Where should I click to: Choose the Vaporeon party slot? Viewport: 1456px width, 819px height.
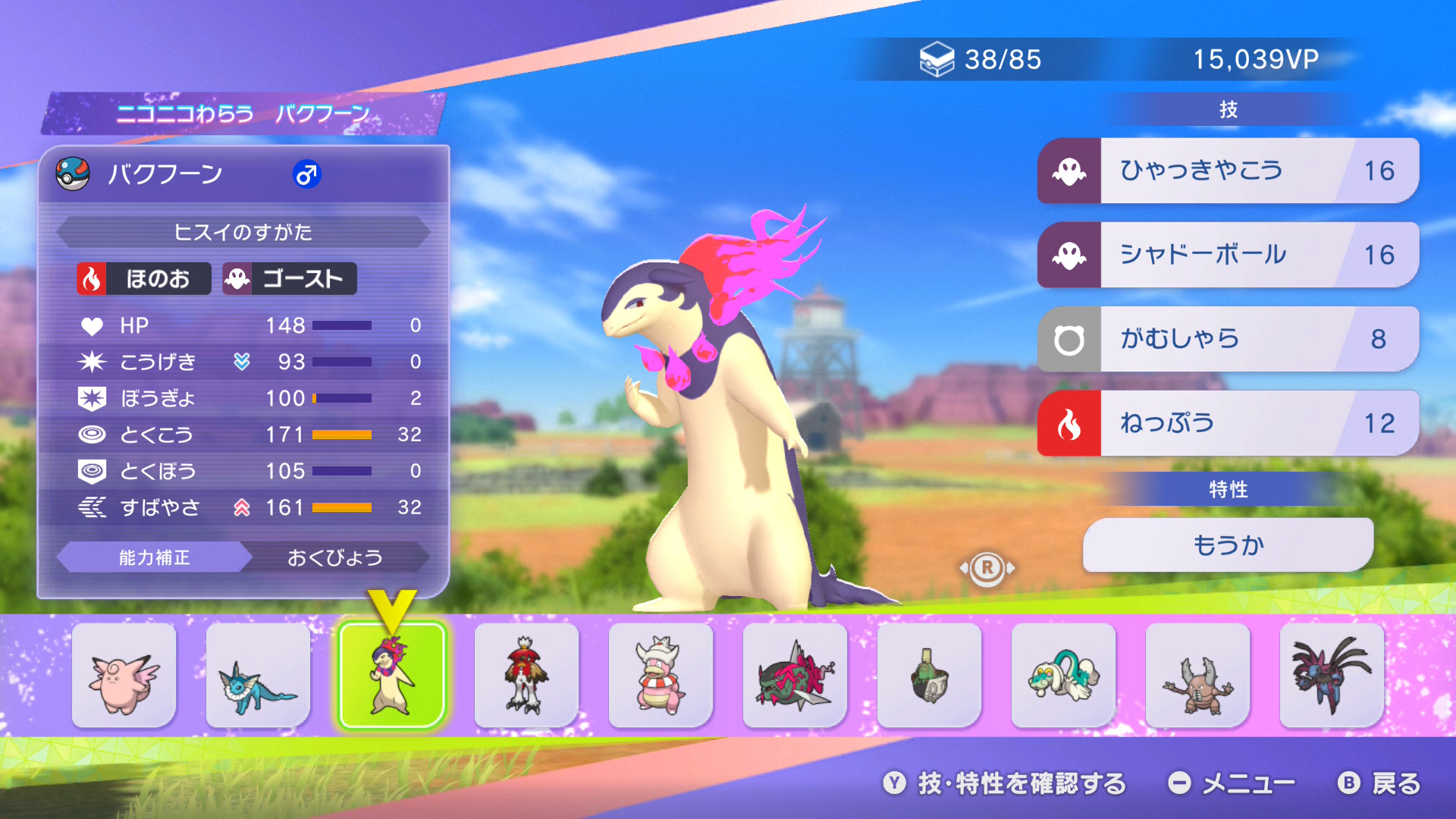coord(258,675)
